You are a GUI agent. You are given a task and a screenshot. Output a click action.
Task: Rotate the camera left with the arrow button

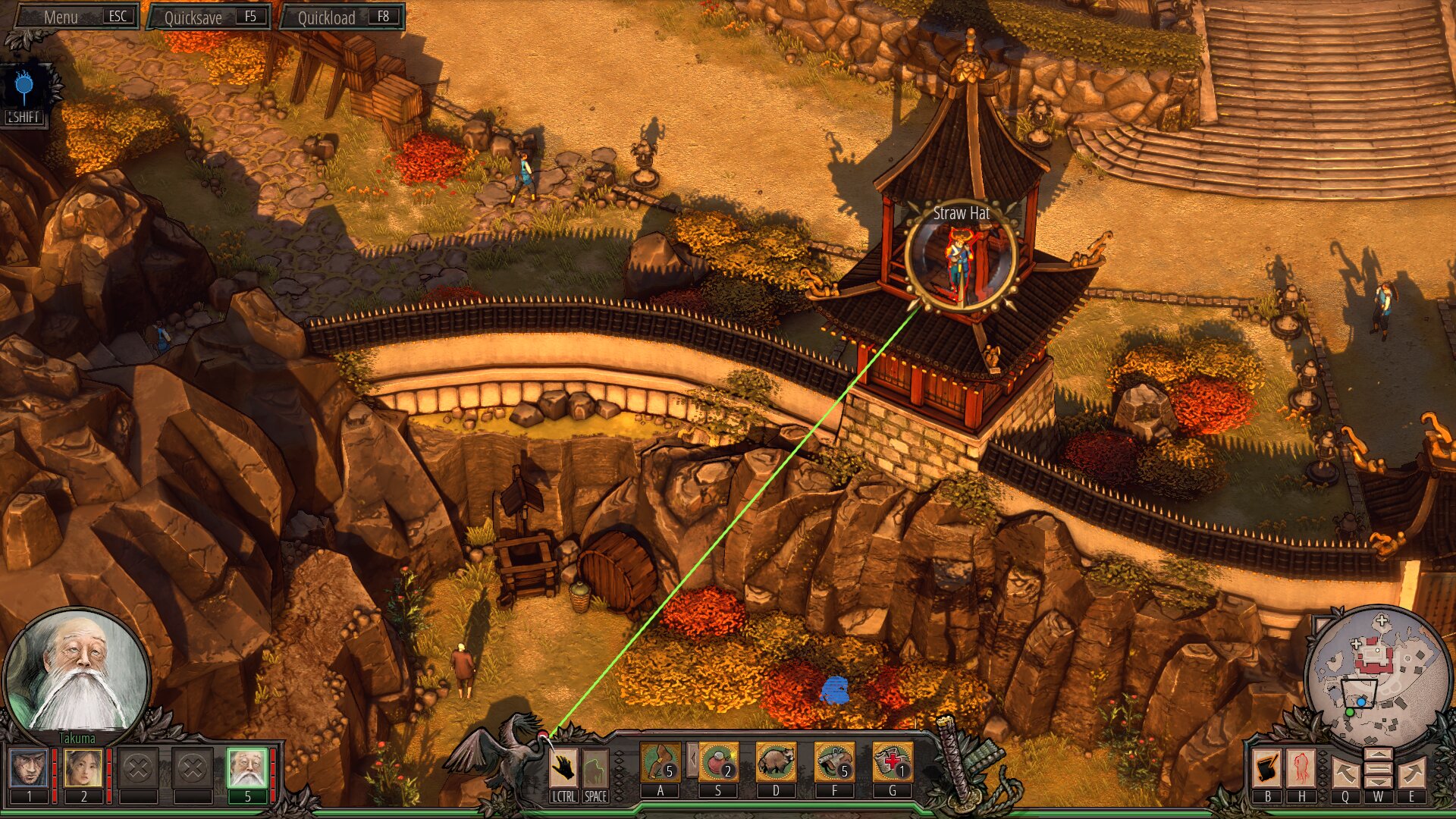pyautogui.click(x=1345, y=773)
